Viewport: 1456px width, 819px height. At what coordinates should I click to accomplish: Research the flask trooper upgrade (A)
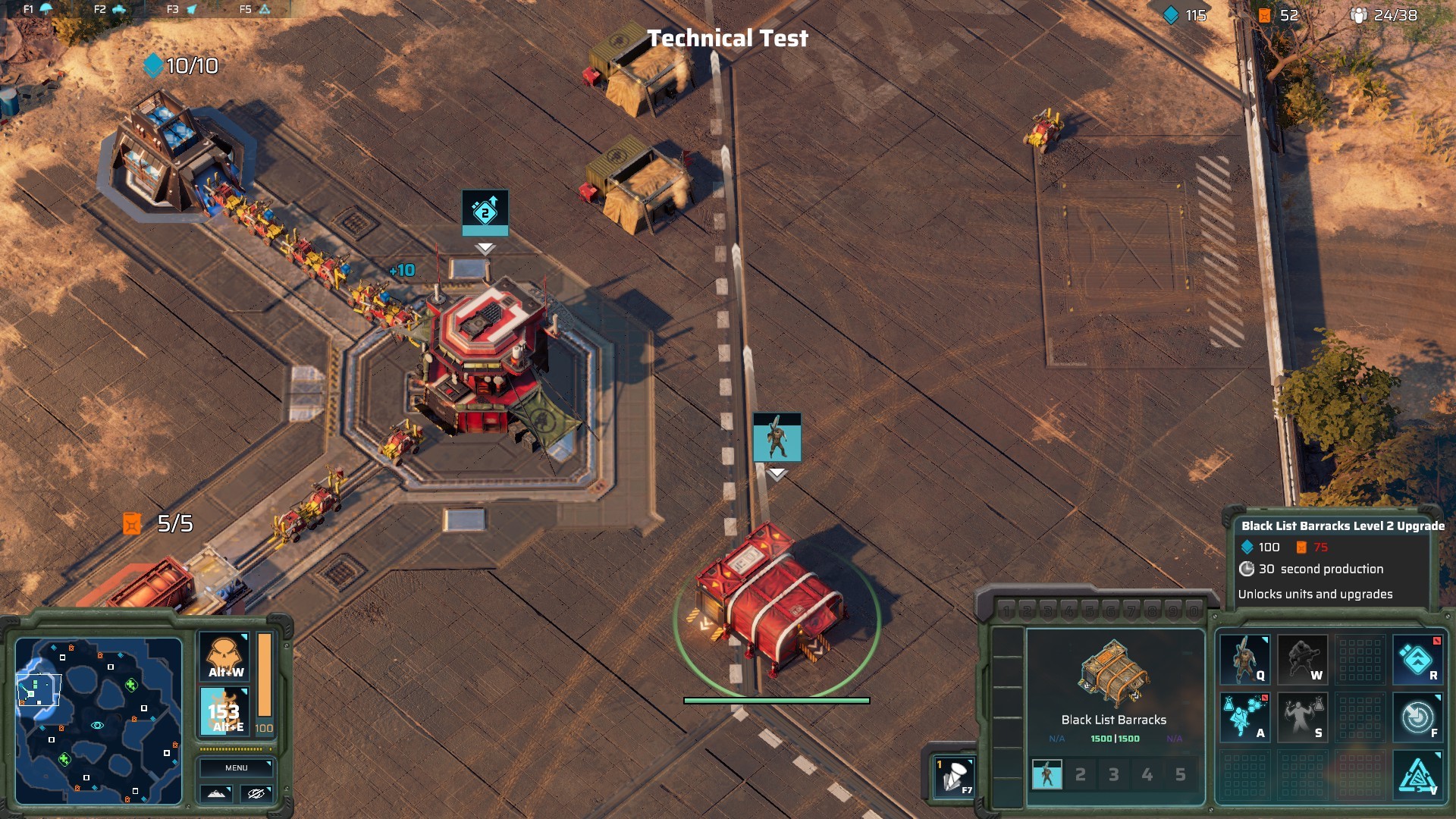click(x=1244, y=717)
